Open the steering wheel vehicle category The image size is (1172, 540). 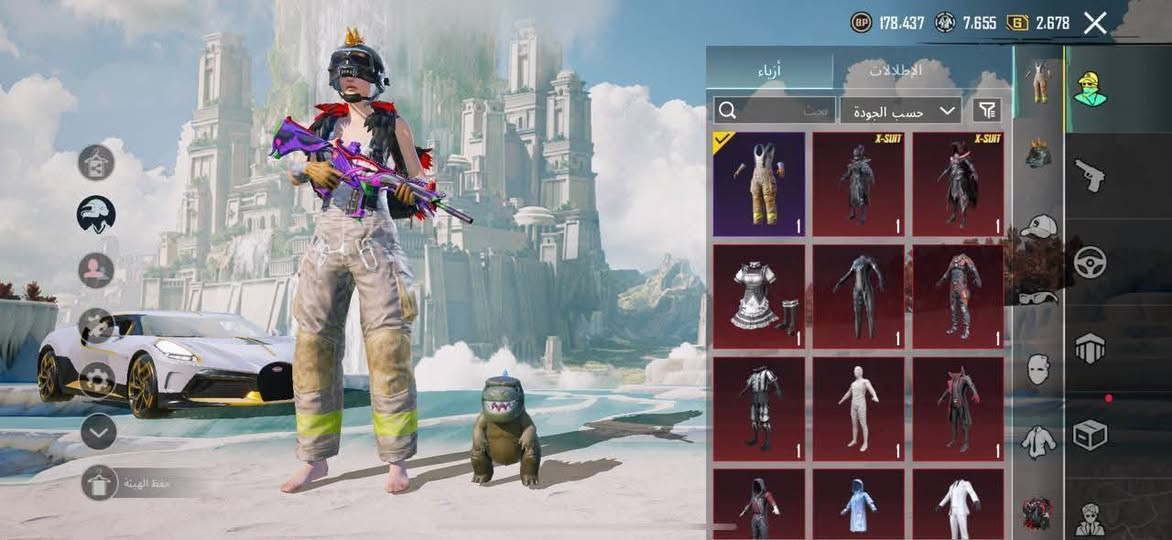pos(1089,262)
